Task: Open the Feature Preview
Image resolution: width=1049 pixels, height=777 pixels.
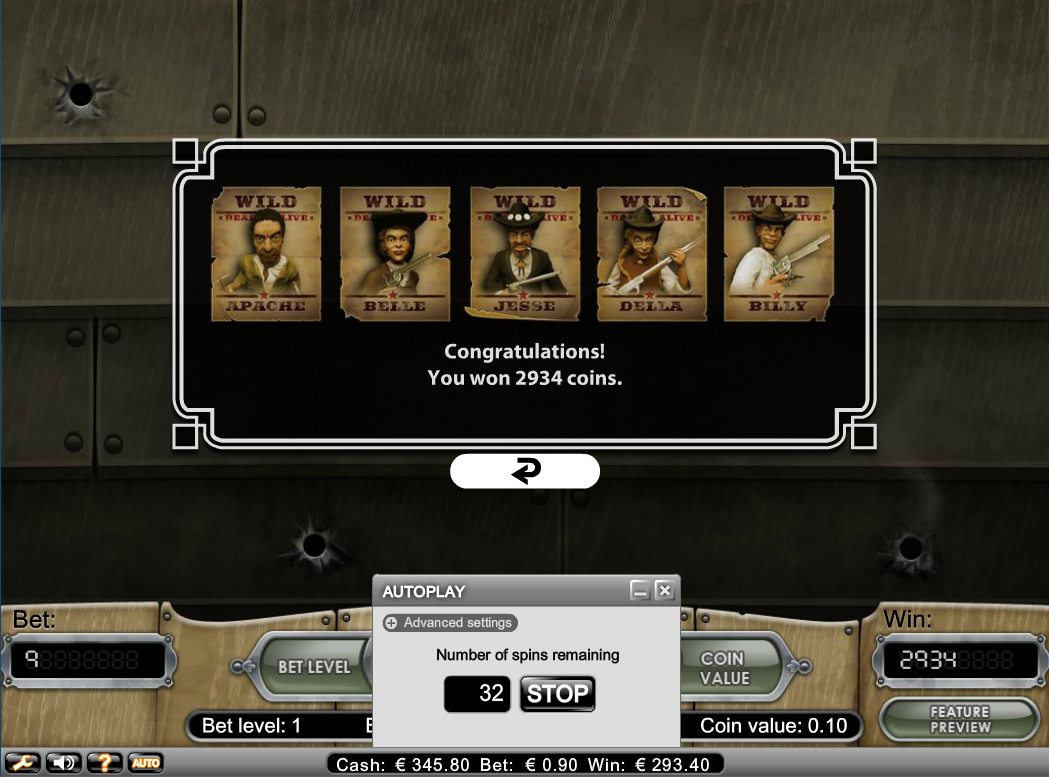Action: point(959,719)
